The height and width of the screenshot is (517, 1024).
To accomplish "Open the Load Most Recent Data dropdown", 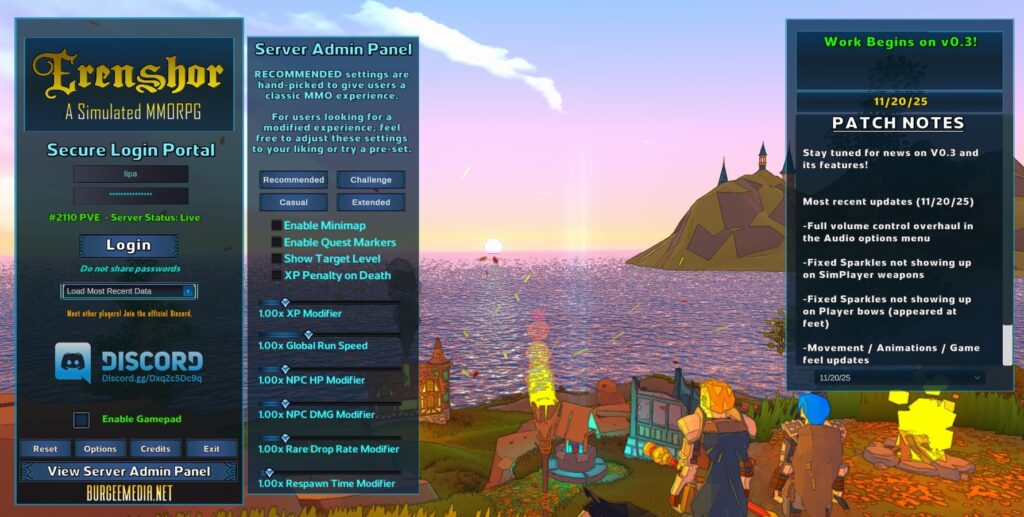I will 129,291.
